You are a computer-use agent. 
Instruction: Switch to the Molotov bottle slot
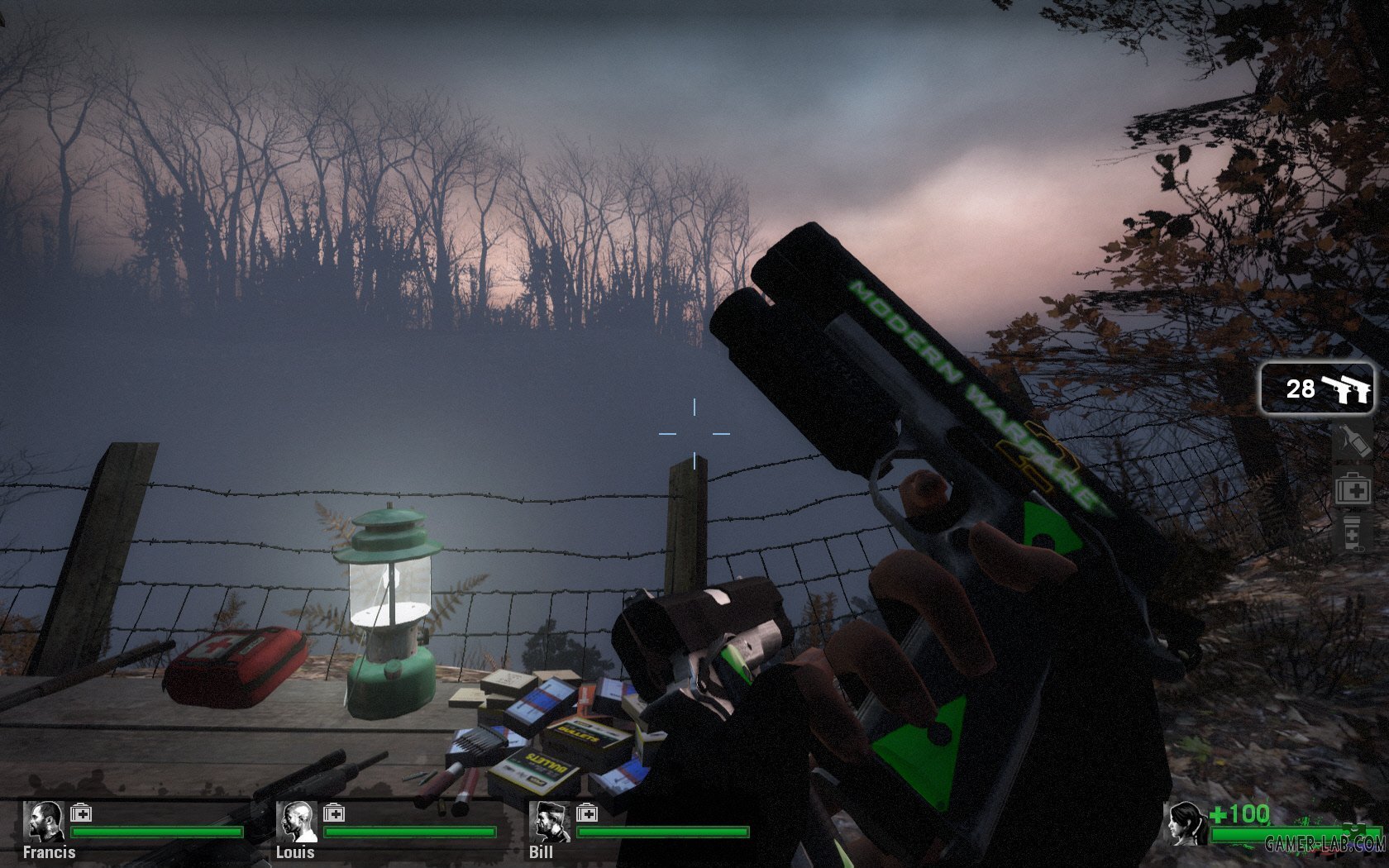pos(1353,441)
